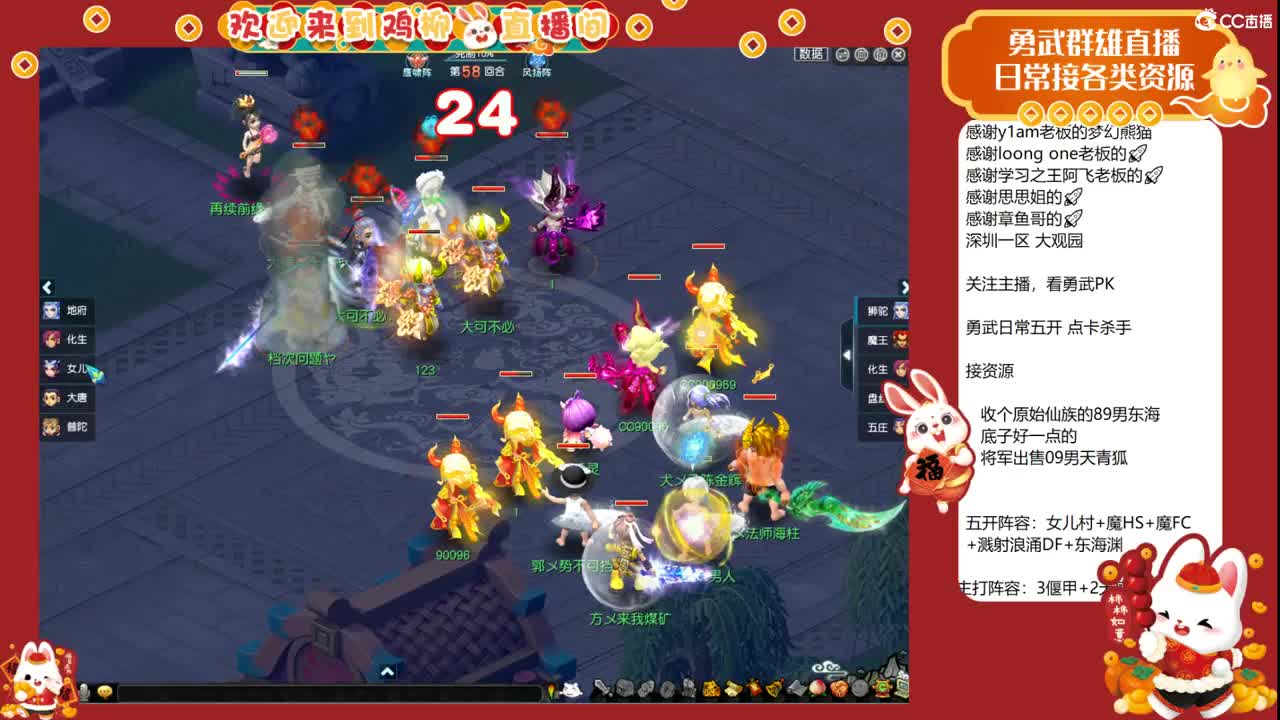Select the 魔王 character tab on right panel
This screenshot has height=720, width=1280.
pyautogui.click(x=880, y=339)
